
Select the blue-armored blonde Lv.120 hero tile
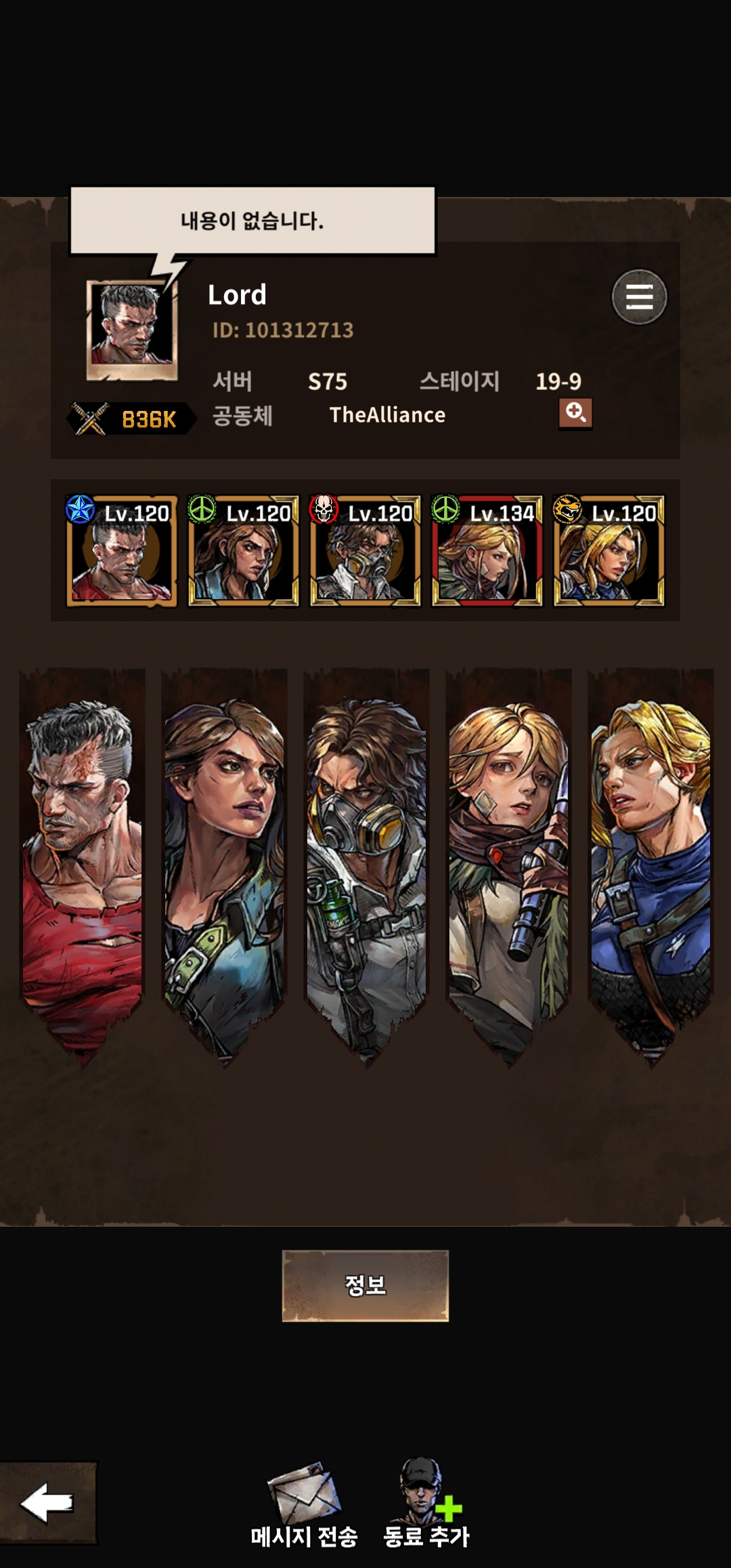tap(608, 551)
